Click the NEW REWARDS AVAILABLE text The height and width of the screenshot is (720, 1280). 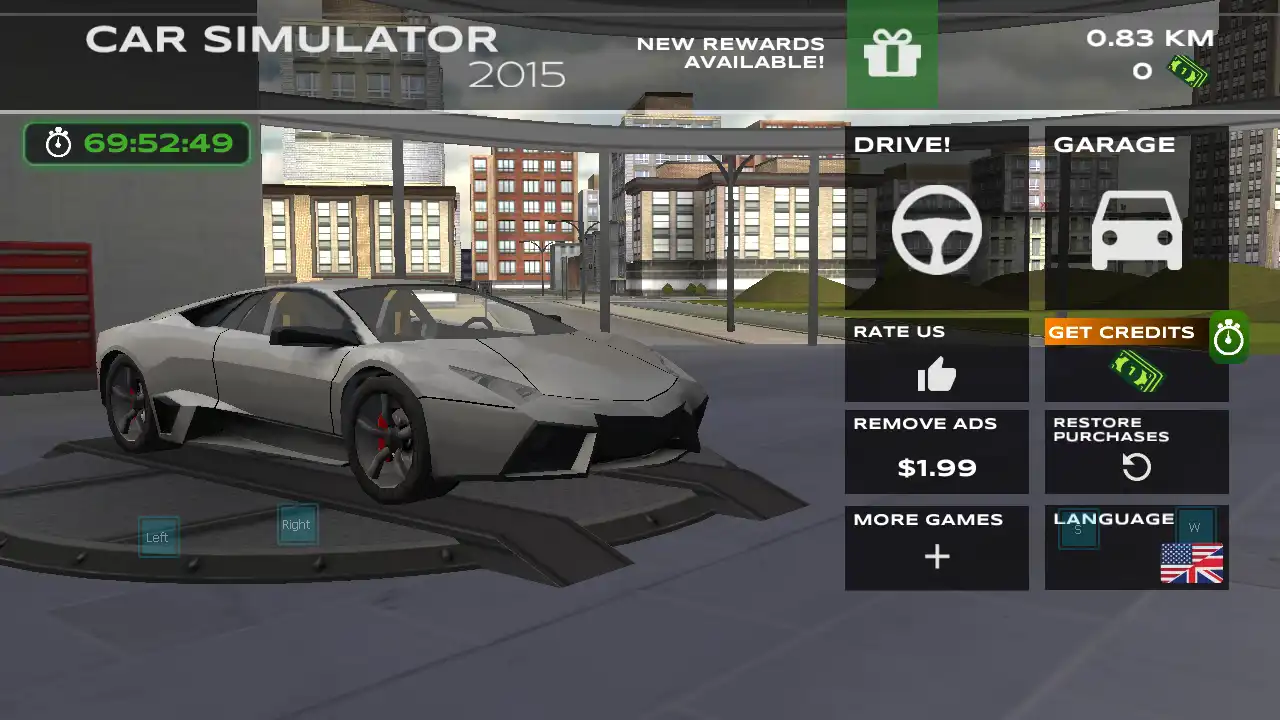tap(731, 53)
